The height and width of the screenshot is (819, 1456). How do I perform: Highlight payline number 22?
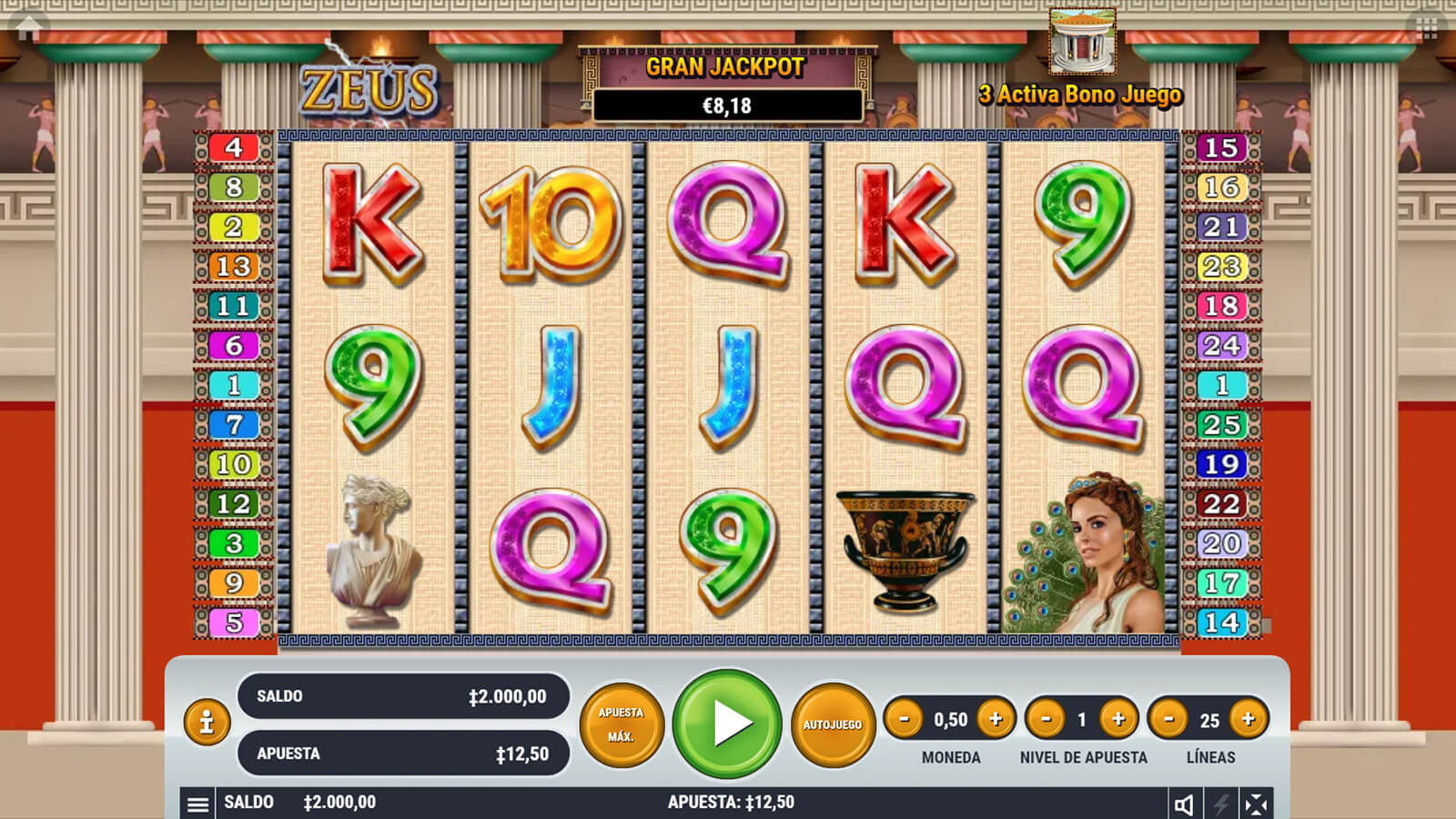(x=1221, y=504)
